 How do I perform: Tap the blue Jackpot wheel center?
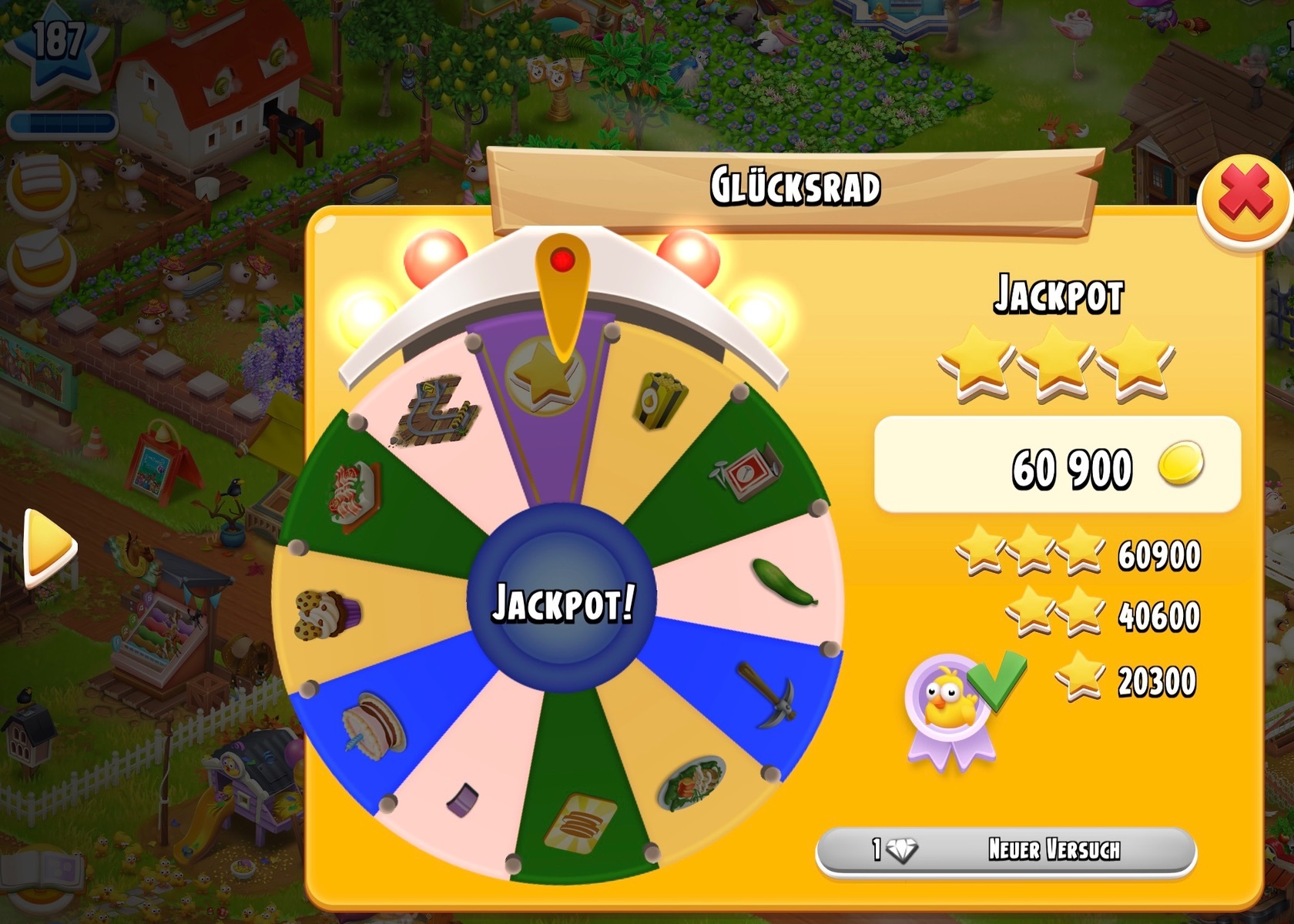tap(562, 601)
